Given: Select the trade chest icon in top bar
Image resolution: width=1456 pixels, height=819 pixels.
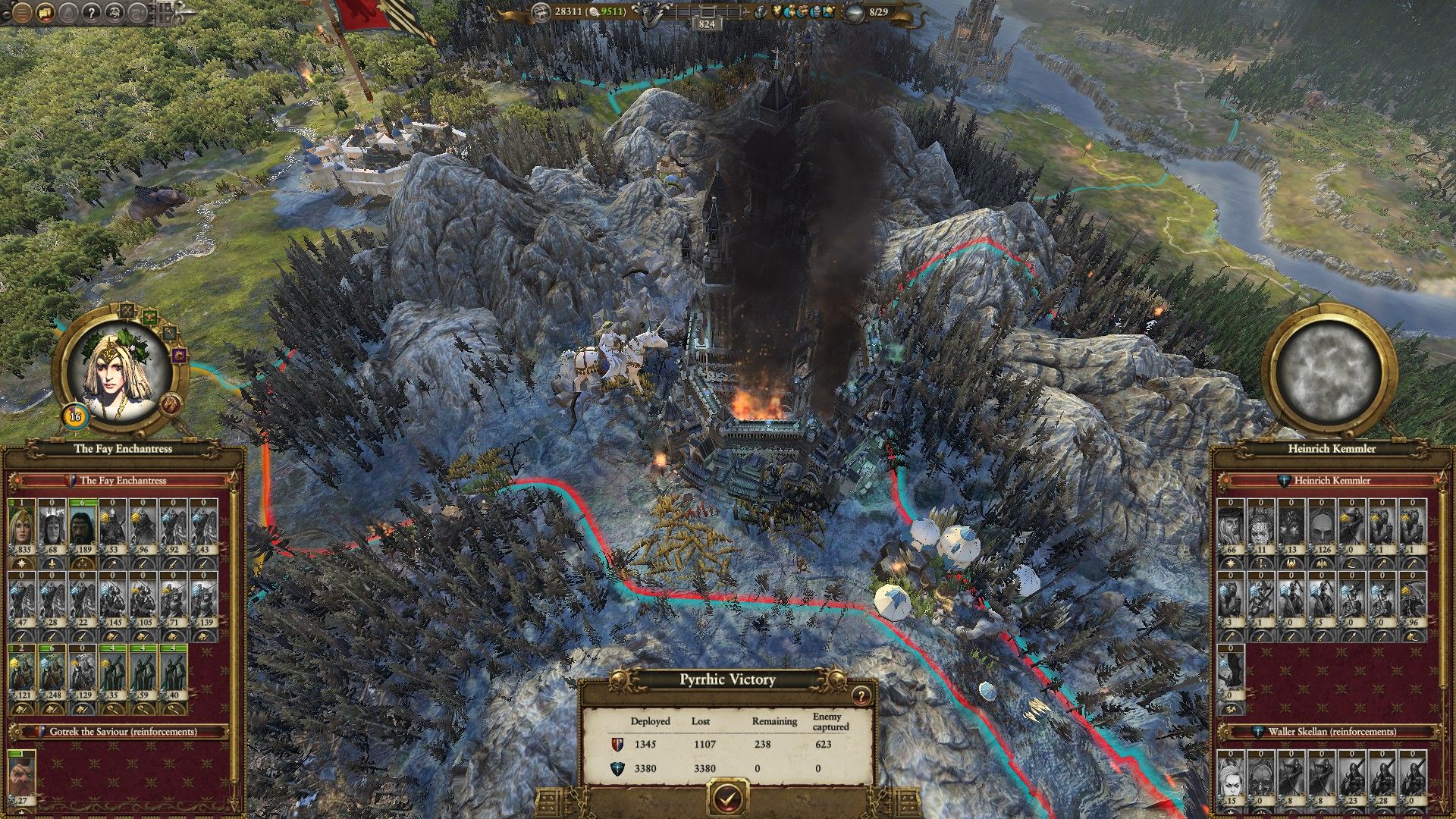Looking at the screenshot, I should (x=803, y=11).
